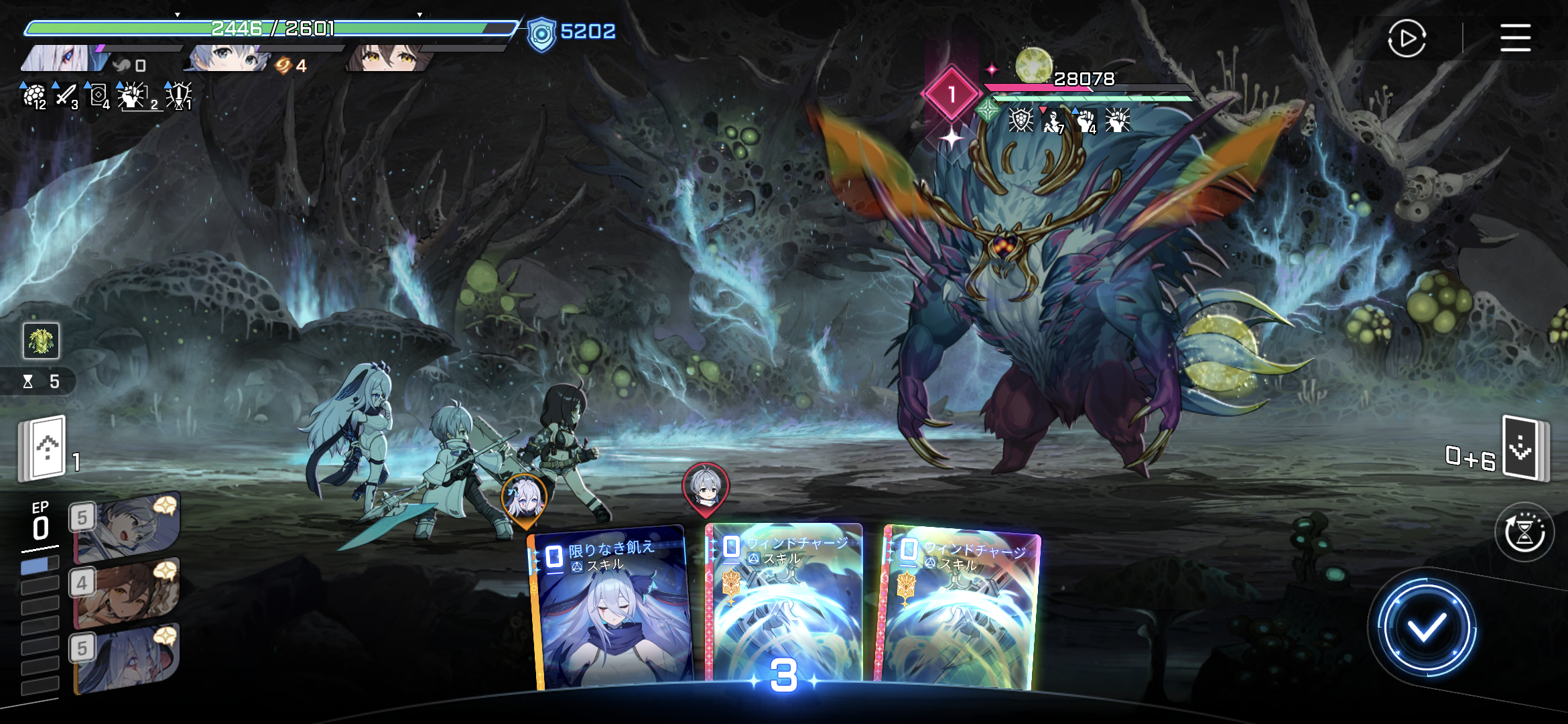The image size is (1568, 724).
Task: Inspect the player buff icon showing 12
Action: click(x=34, y=96)
